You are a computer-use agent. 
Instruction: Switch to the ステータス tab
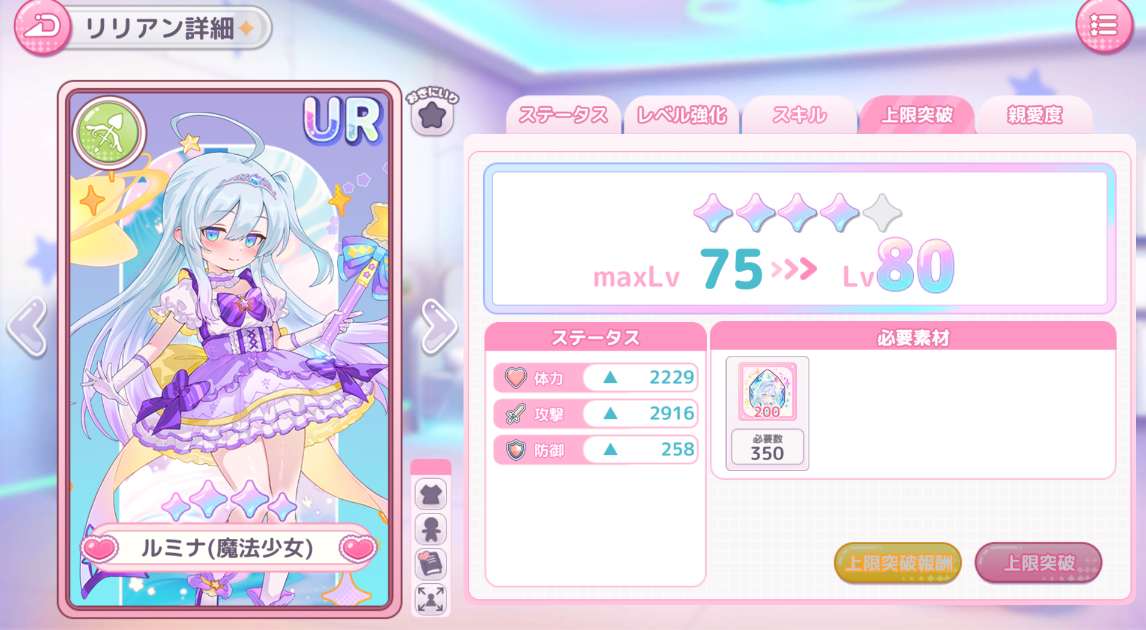(x=563, y=115)
